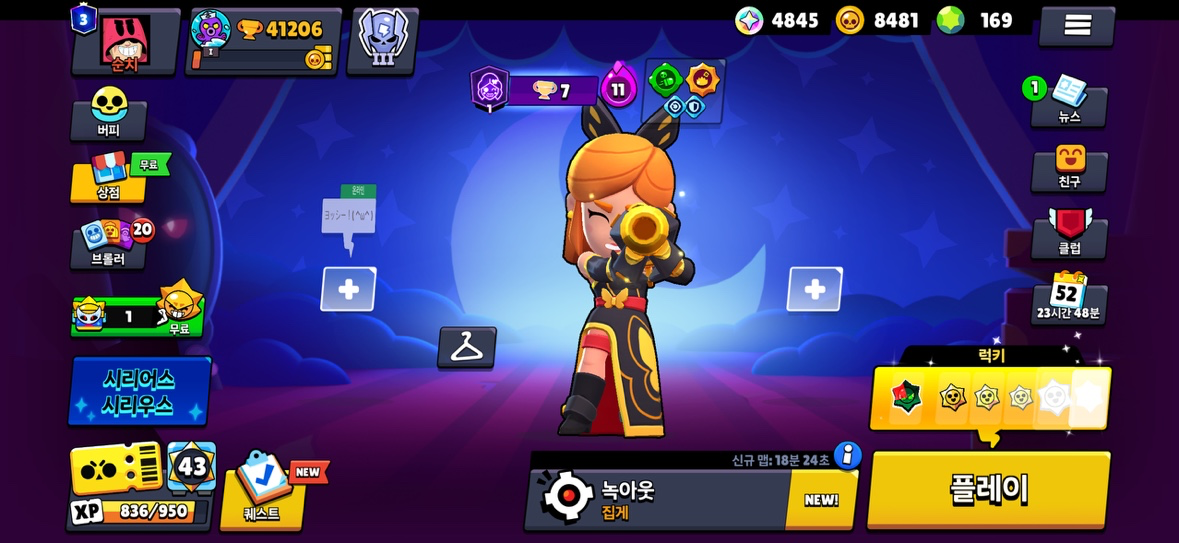1179x543 pixels.
Task: Open the 52 calendar event
Action: coord(1068,297)
